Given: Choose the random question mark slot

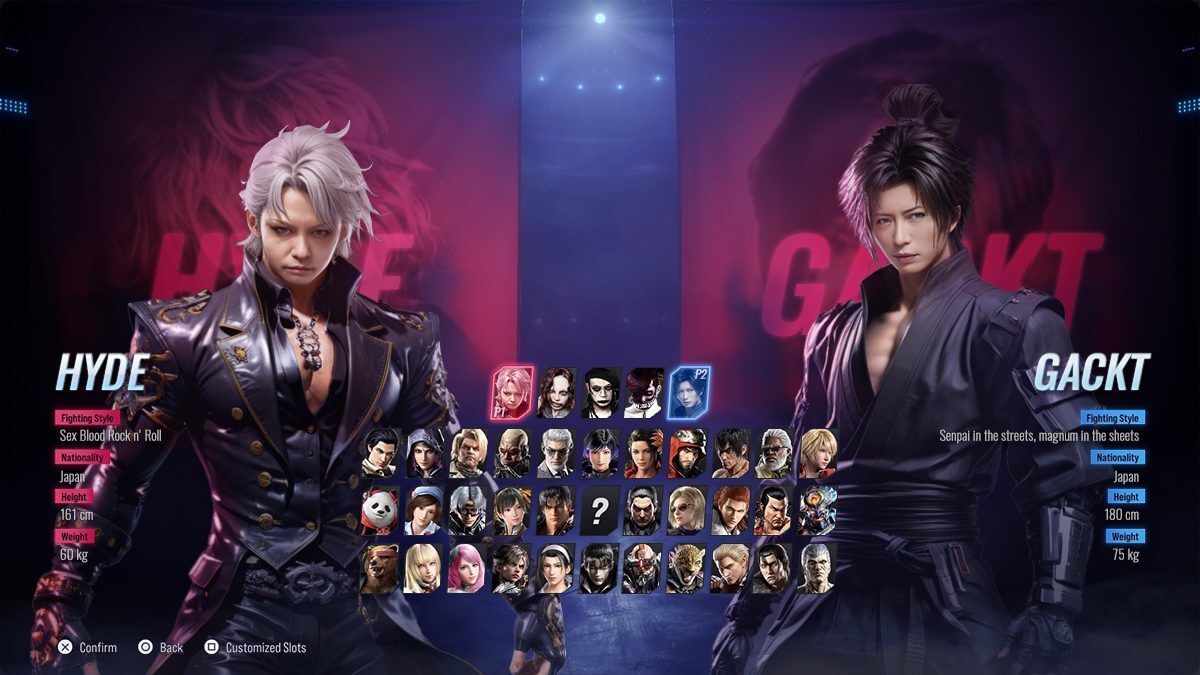Looking at the screenshot, I should pos(599,511).
